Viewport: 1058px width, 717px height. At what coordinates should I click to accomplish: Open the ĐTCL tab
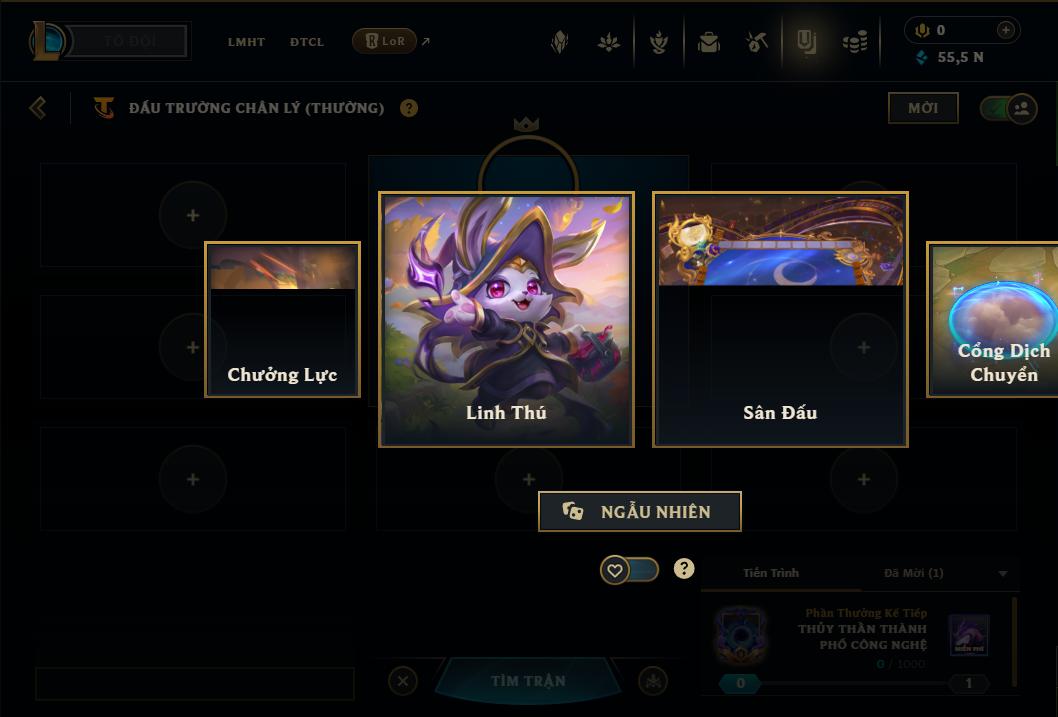click(307, 42)
